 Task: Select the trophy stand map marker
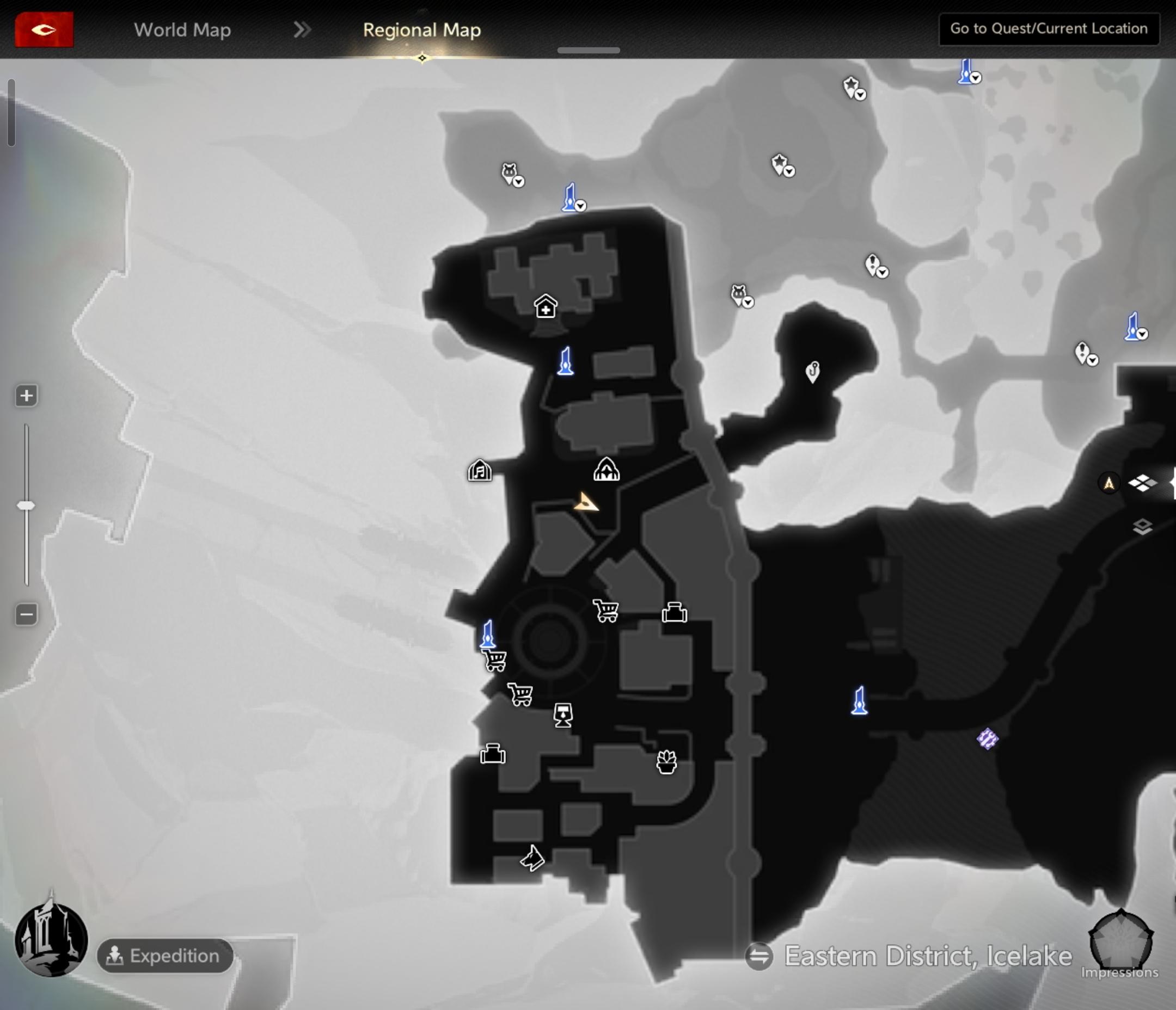point(563,715)
